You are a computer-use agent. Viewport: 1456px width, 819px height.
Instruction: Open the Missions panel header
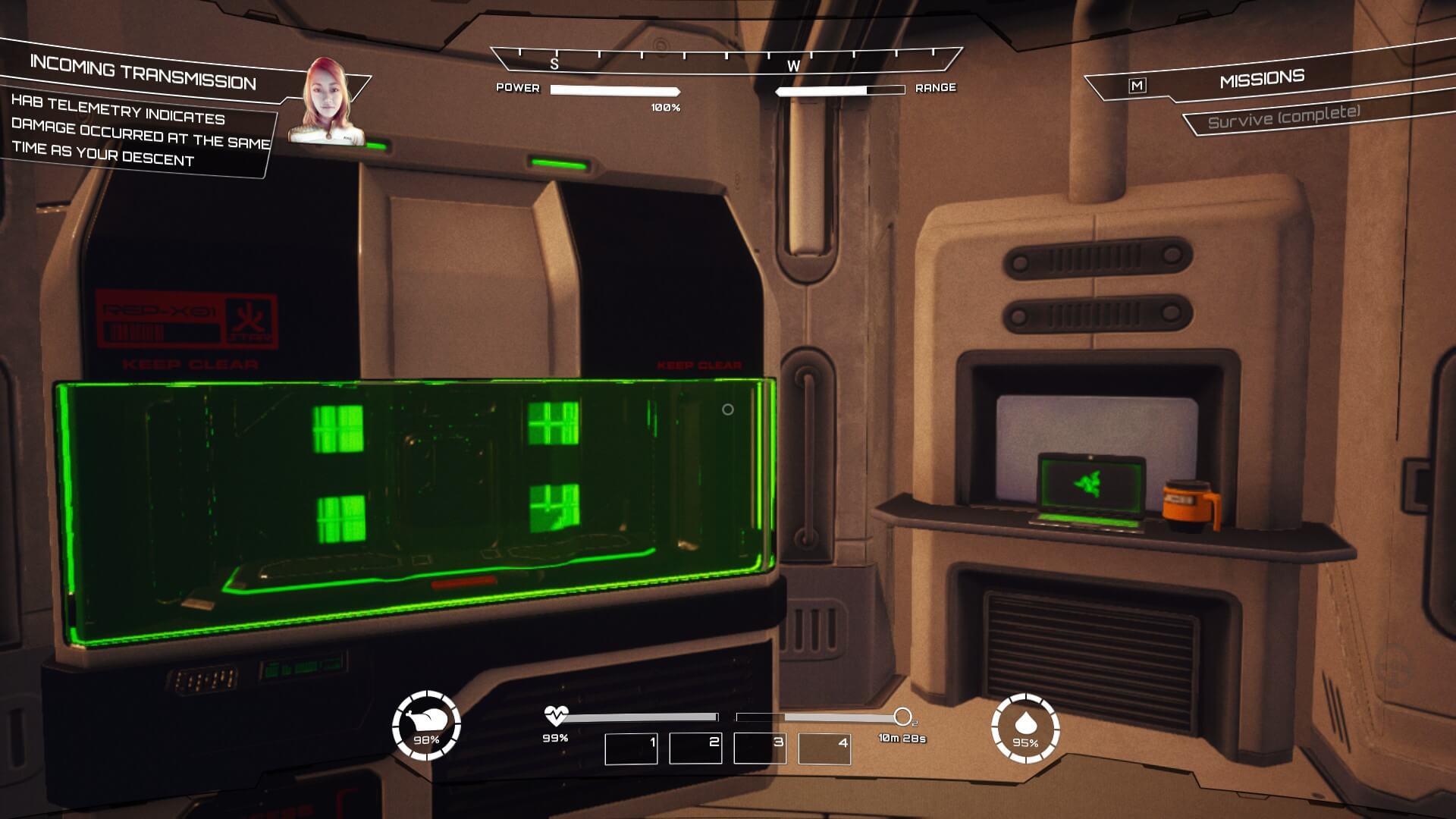point(1261,79)
